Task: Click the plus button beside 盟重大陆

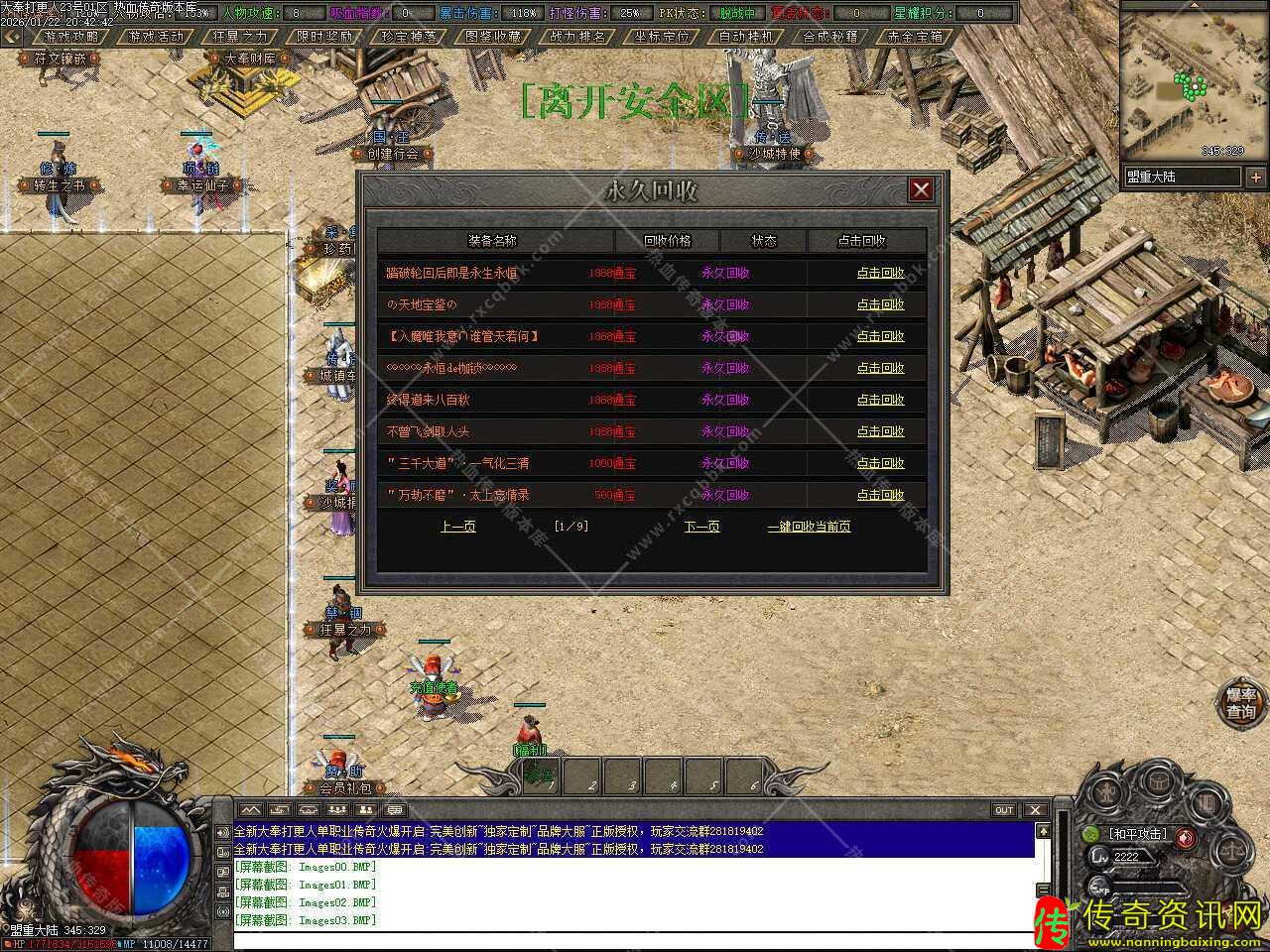Action: tap(1256, 177)
